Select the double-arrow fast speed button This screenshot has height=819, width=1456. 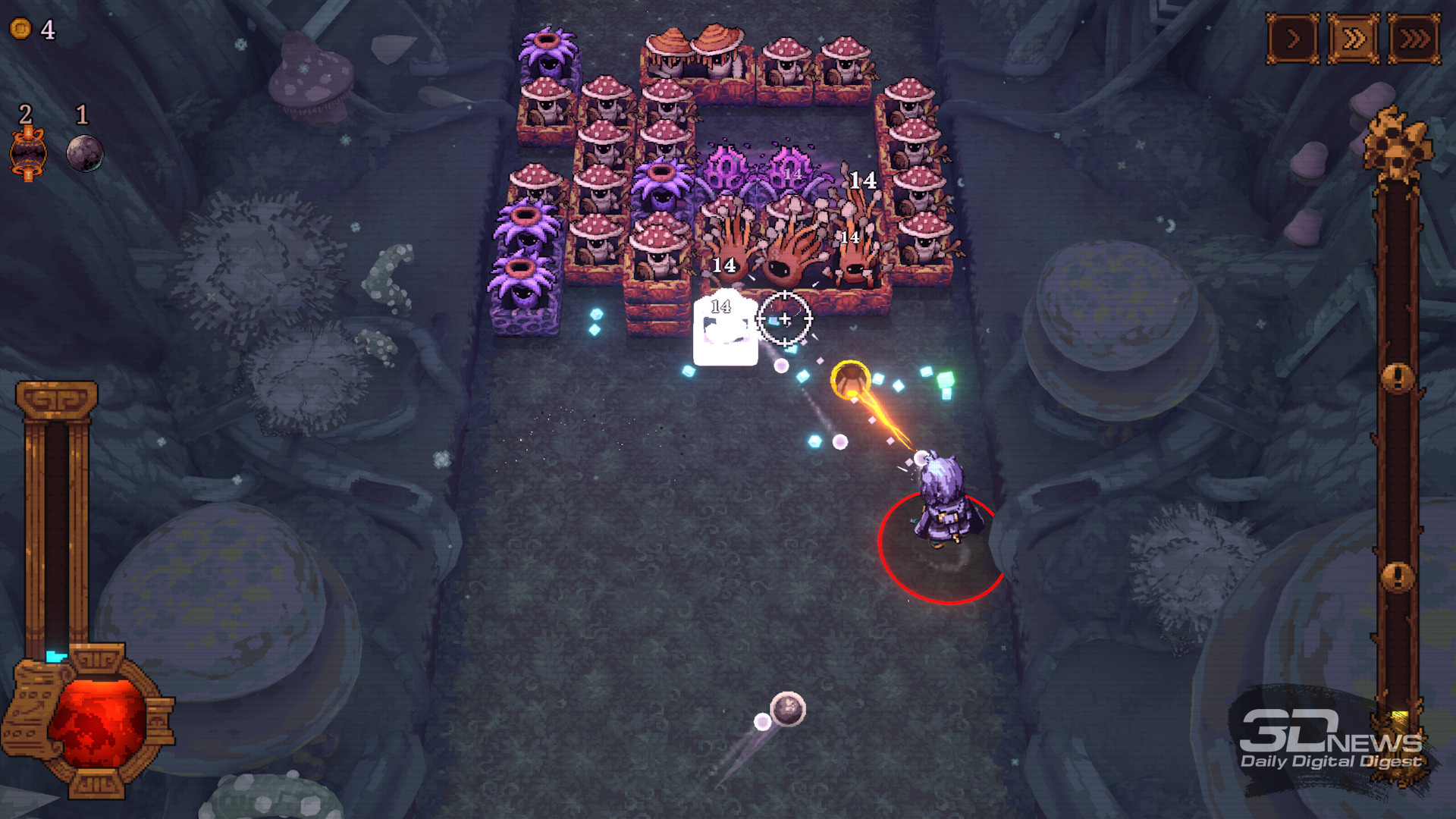click(1354, 39)
